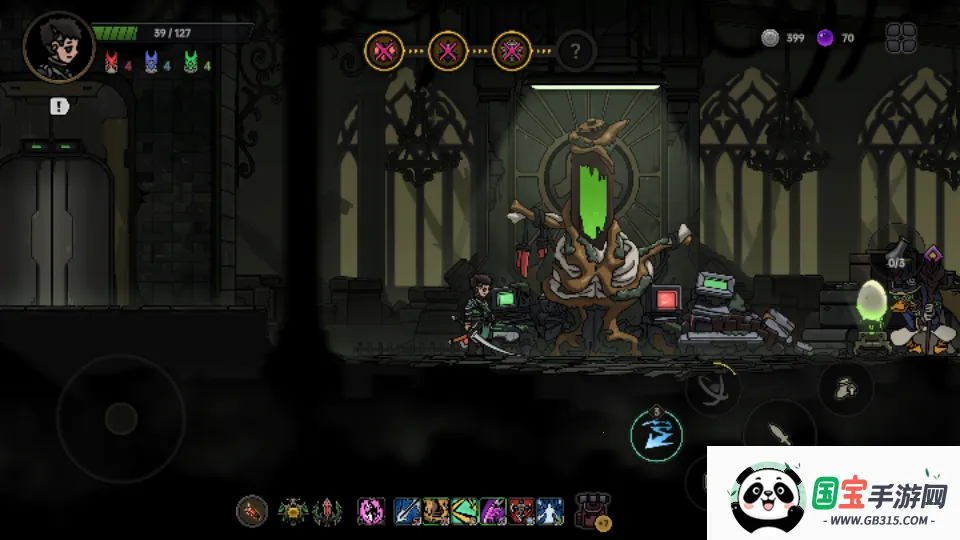The height and width of the screenshot is (540, 960).
Task: Select the blue glowing figure skill icon
Action: click(550, 511)
